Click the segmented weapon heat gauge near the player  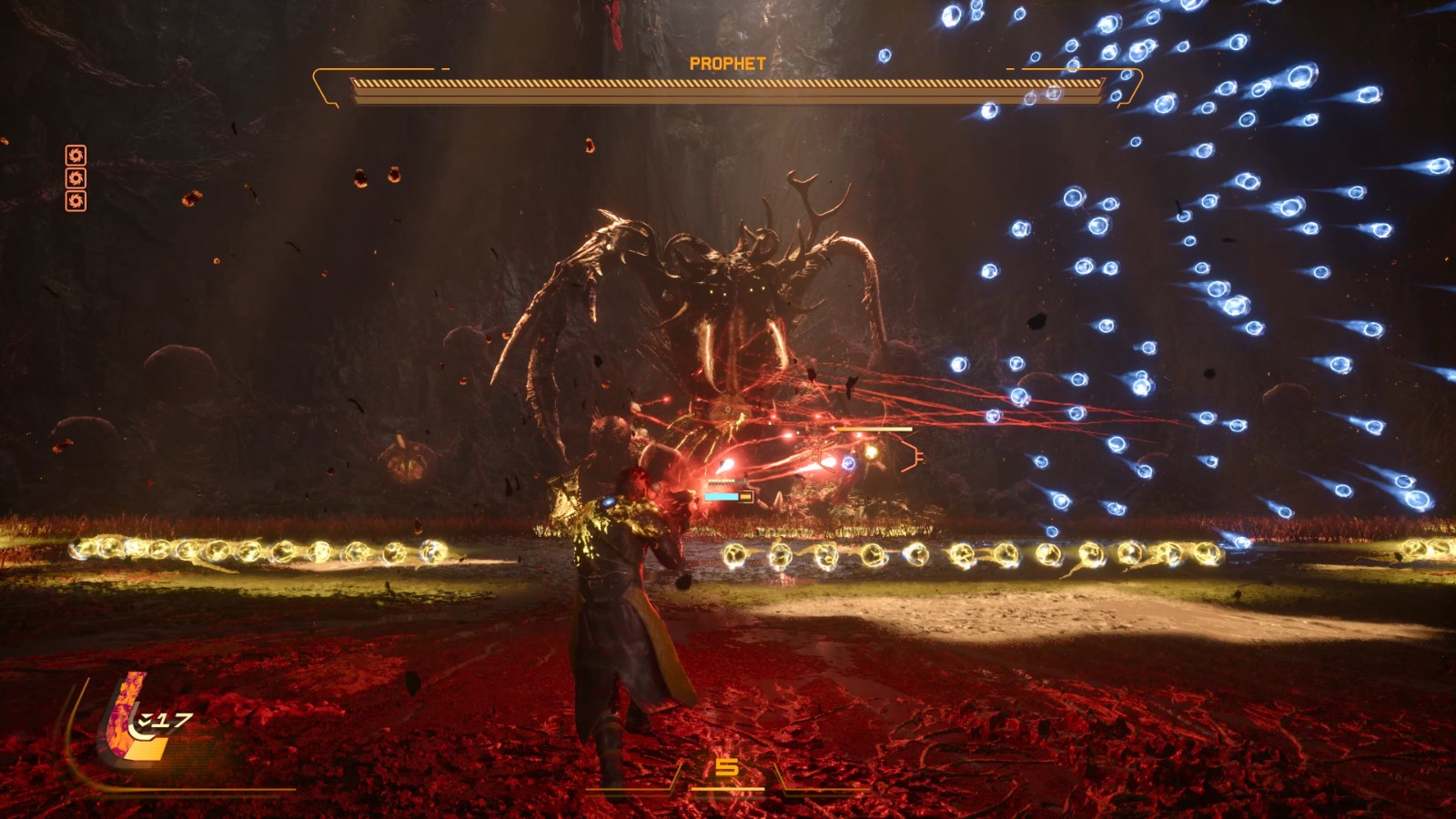pyautogui.click(x=723, y=481)
